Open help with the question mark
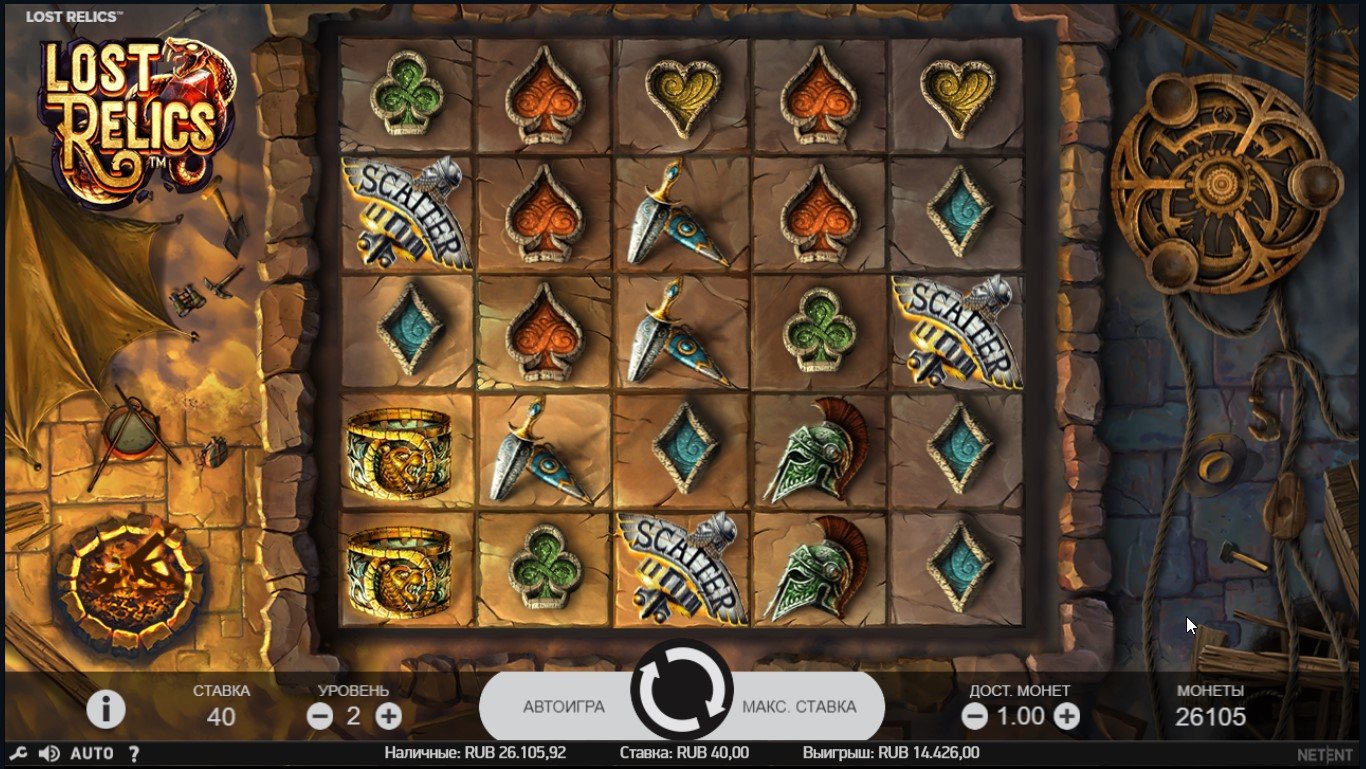The height and width of the screenshot is (769, 1366). click(x=134, y=753)
